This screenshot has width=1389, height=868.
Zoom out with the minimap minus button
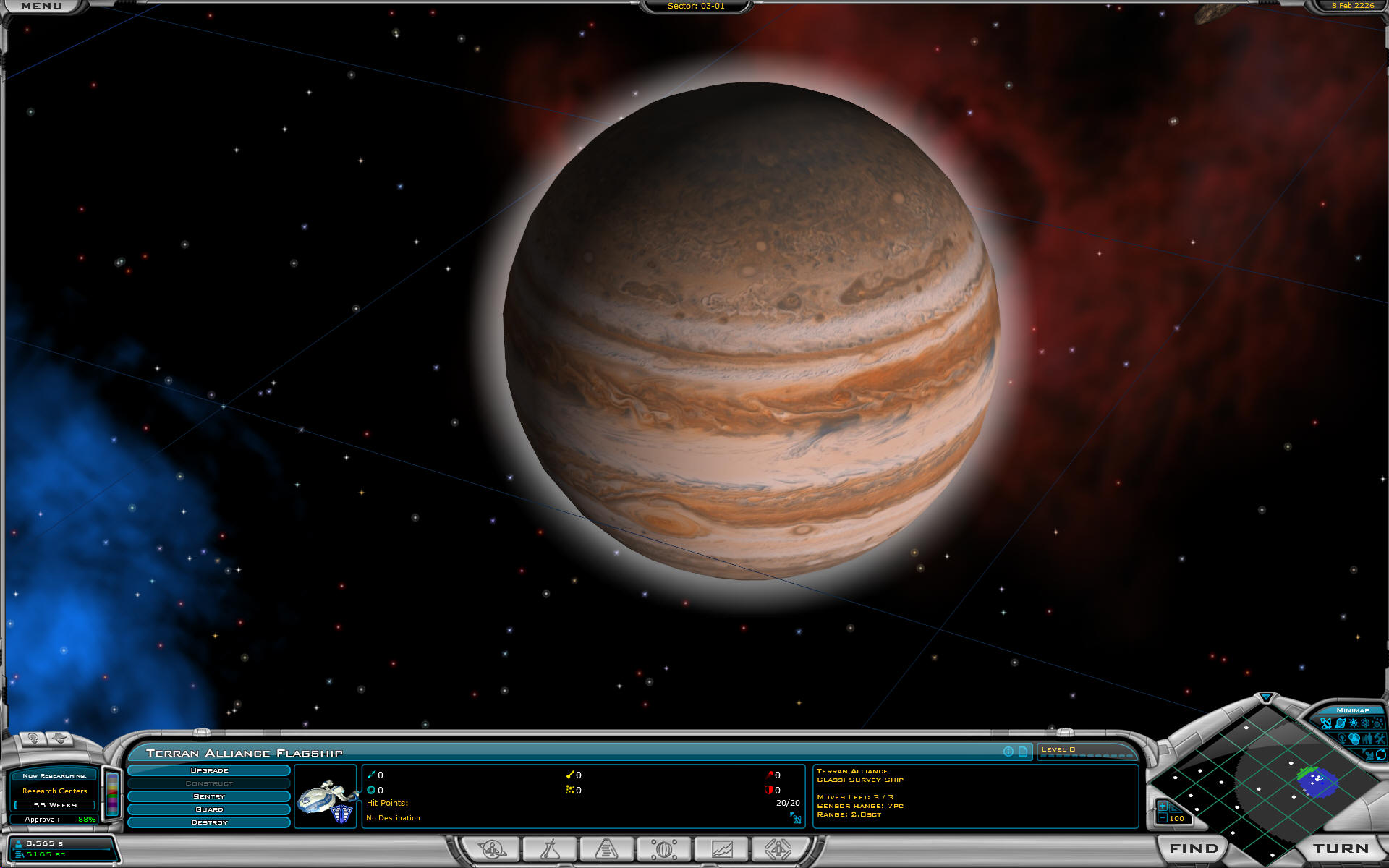(x=1162, y=818)
